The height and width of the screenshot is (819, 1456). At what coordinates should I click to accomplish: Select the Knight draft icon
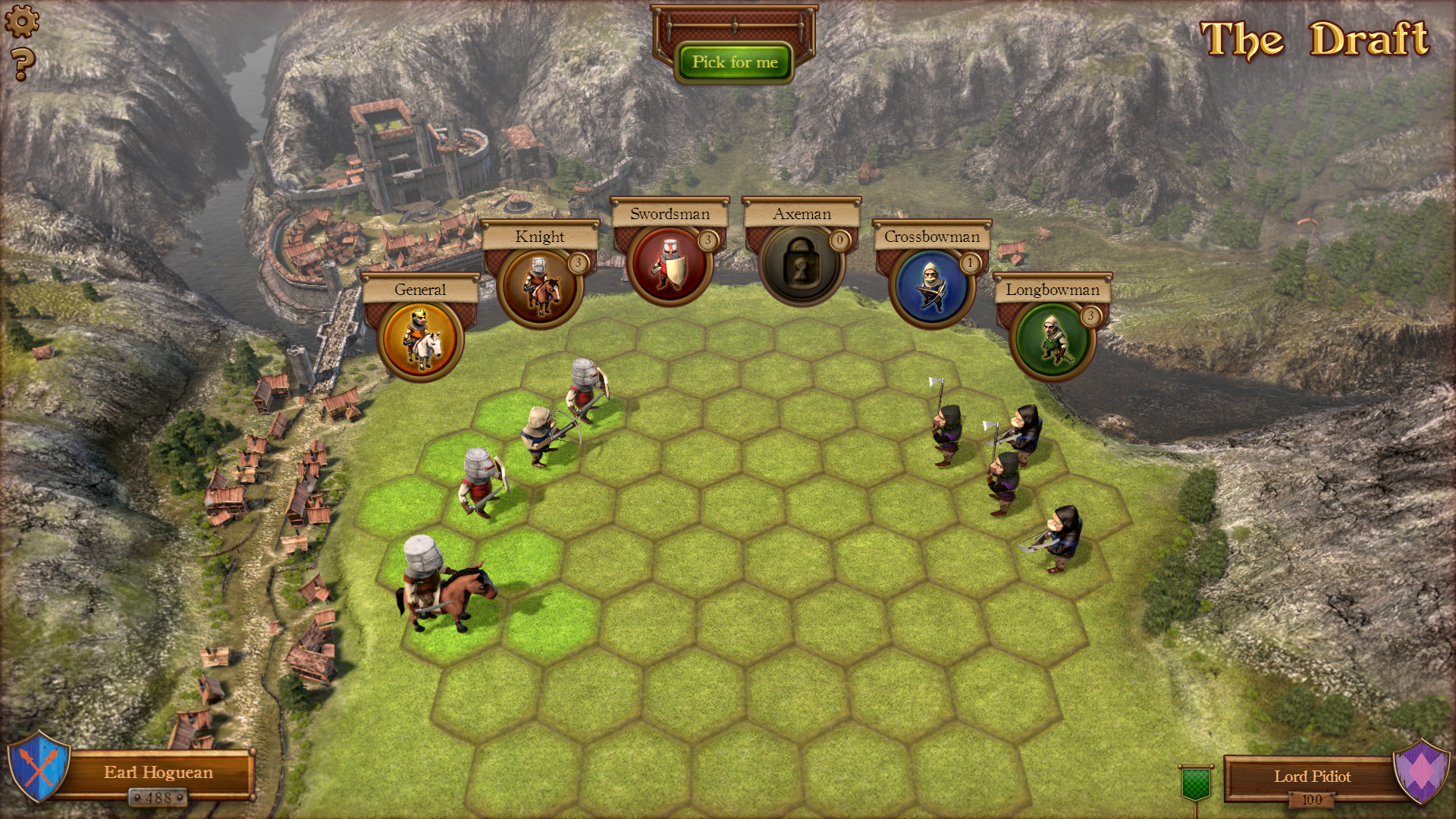[541, 285]
